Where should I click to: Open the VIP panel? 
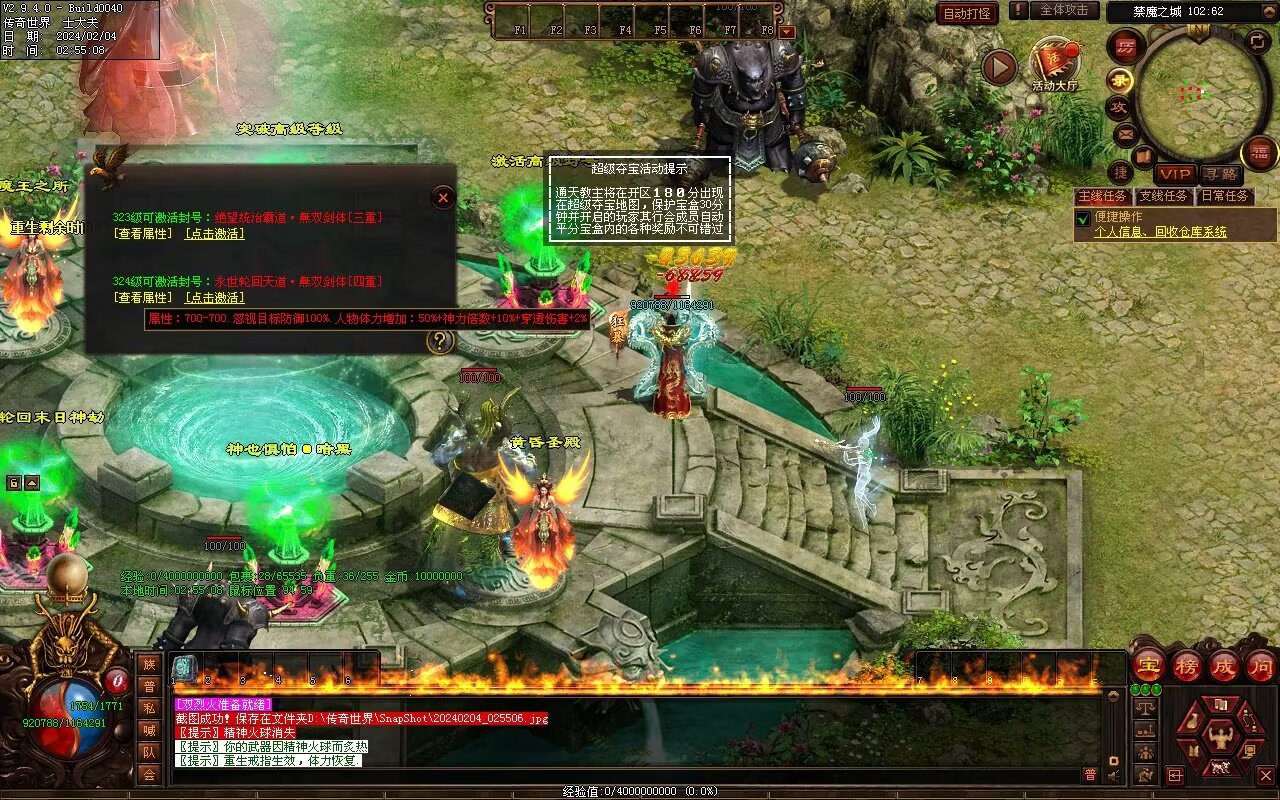pyautogui.click(x=1175, y=175)
